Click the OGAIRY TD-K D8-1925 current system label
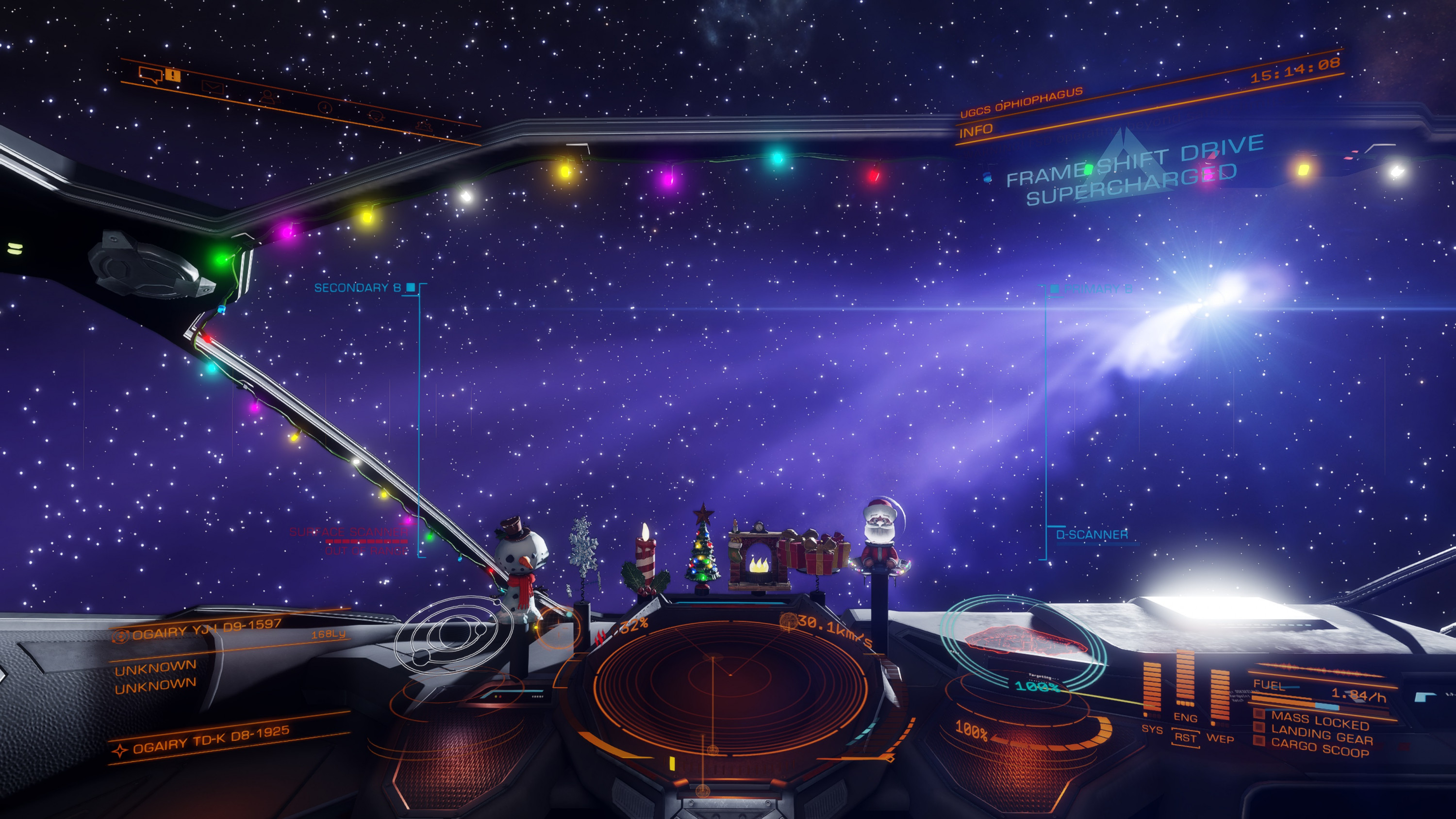 click(211, 739)
